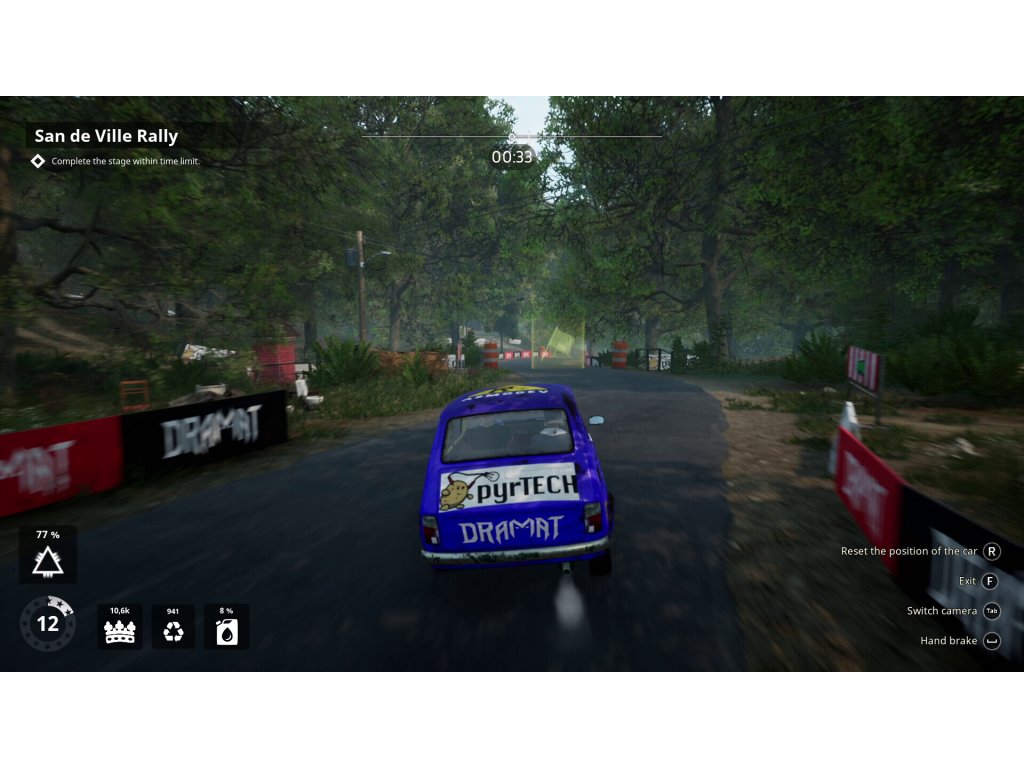Click the stage progress bar
The image size is (1024, 768).
tap(512, 136)
